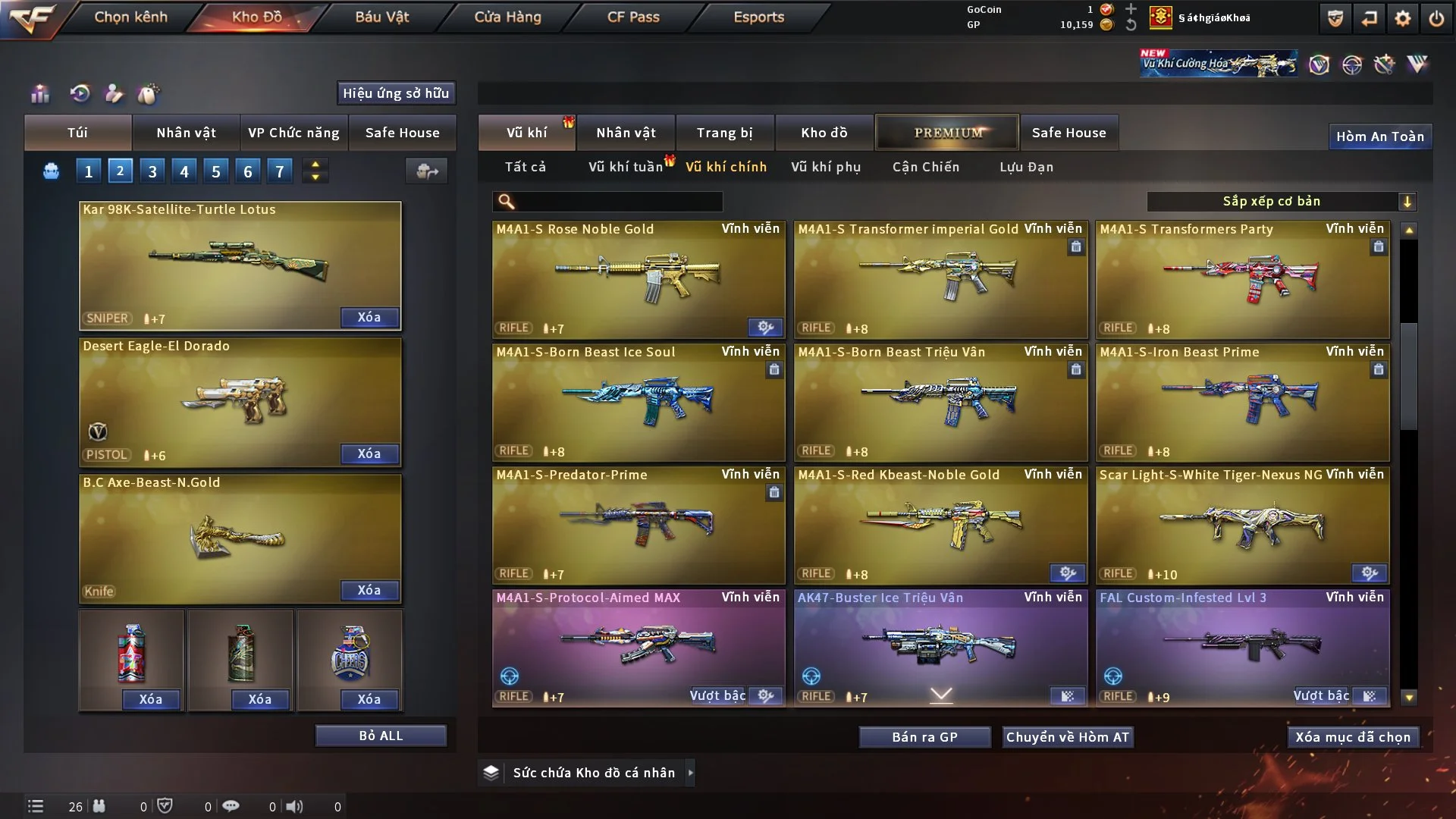The image size is (1456, 819).
Task: Open the gear settings icon
Action: [x=1402, y=18]
